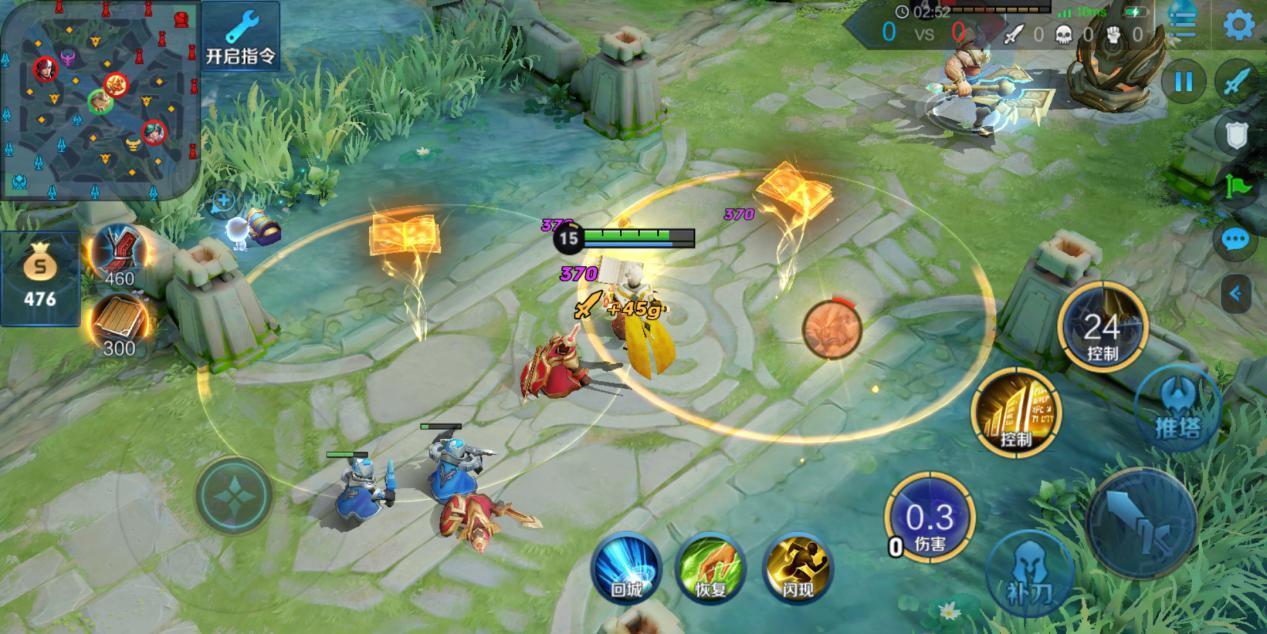The image size is (1267, 634).
Task: Activate the 恢复 heal spell
Action: pyautogui.click(x=710, y=567)
